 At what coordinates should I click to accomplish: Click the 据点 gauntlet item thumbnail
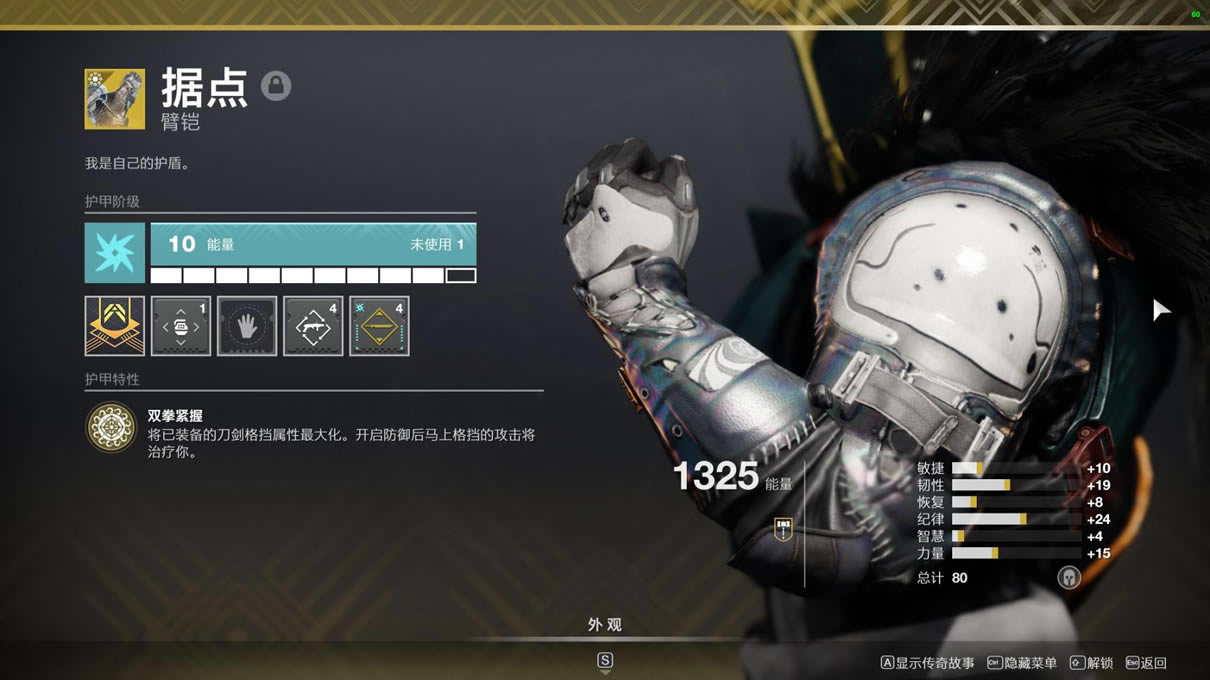pyautogui.click(x=114, y=98)
